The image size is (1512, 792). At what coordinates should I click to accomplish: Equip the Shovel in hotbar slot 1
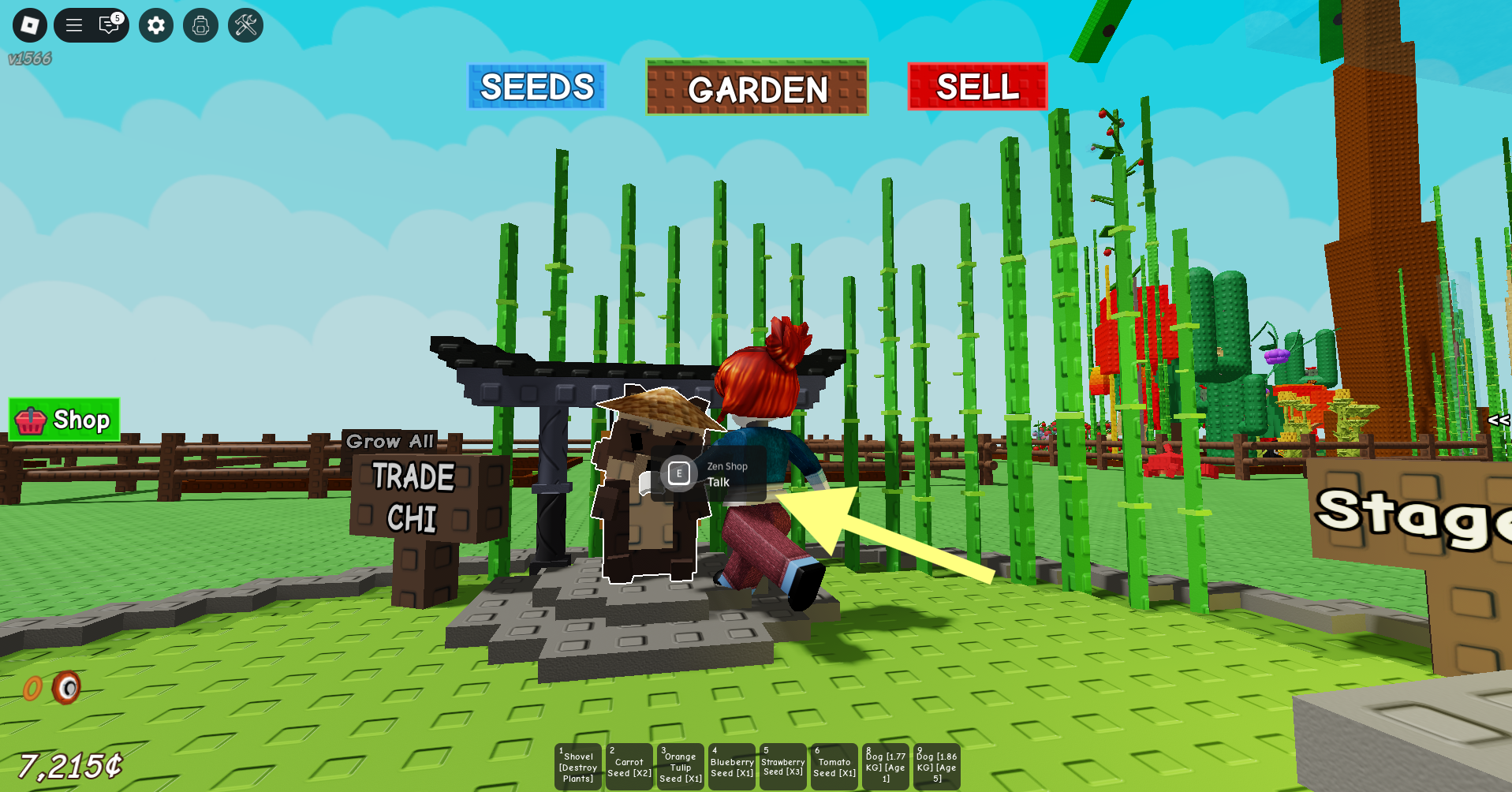577,766
